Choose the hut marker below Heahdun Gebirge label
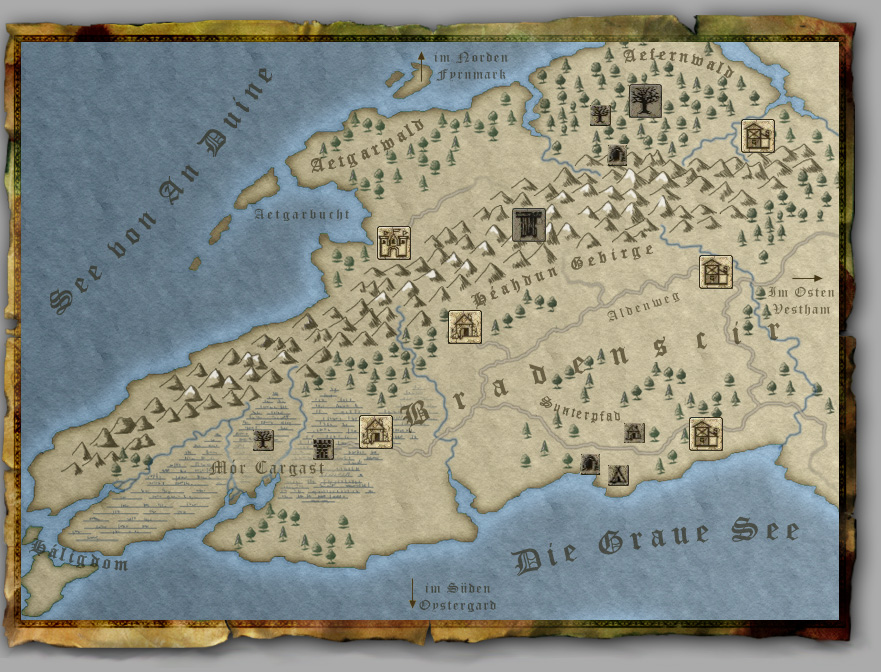Screen dimensions: 881x672 [465, 326]
